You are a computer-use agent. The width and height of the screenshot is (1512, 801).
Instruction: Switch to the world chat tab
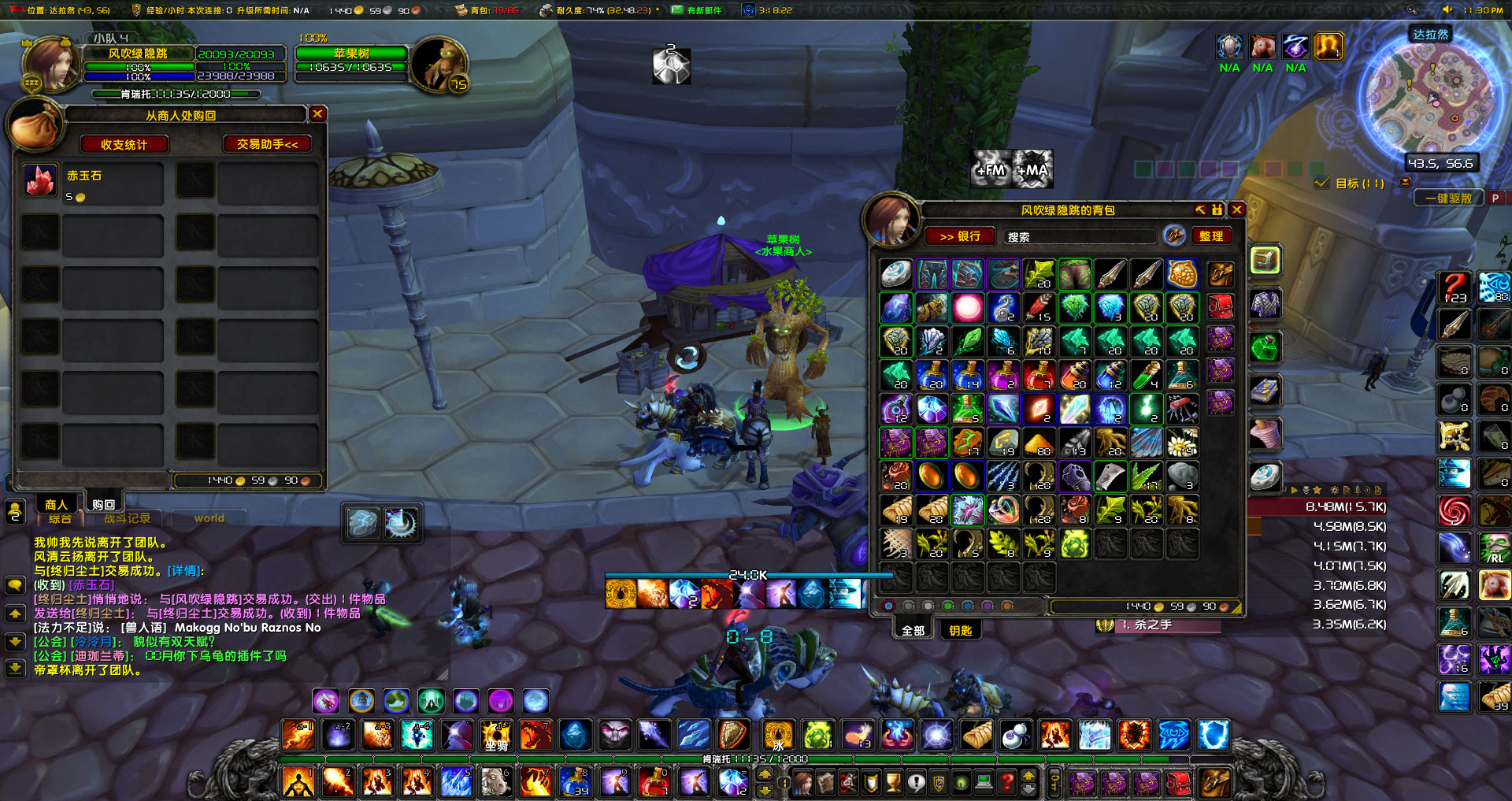click(x=209, y=518)
